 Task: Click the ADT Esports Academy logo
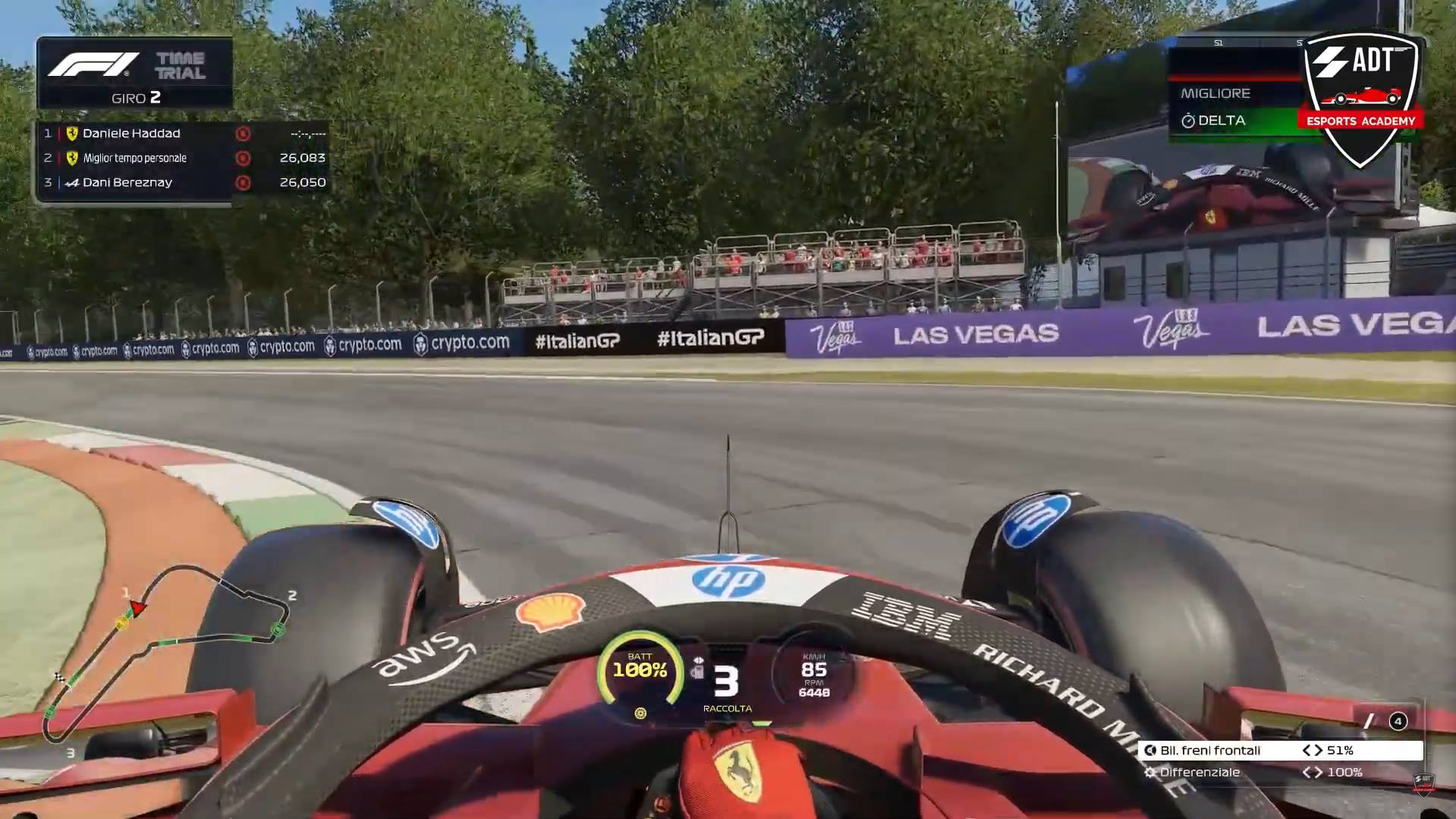click(x=1360, y=99)
